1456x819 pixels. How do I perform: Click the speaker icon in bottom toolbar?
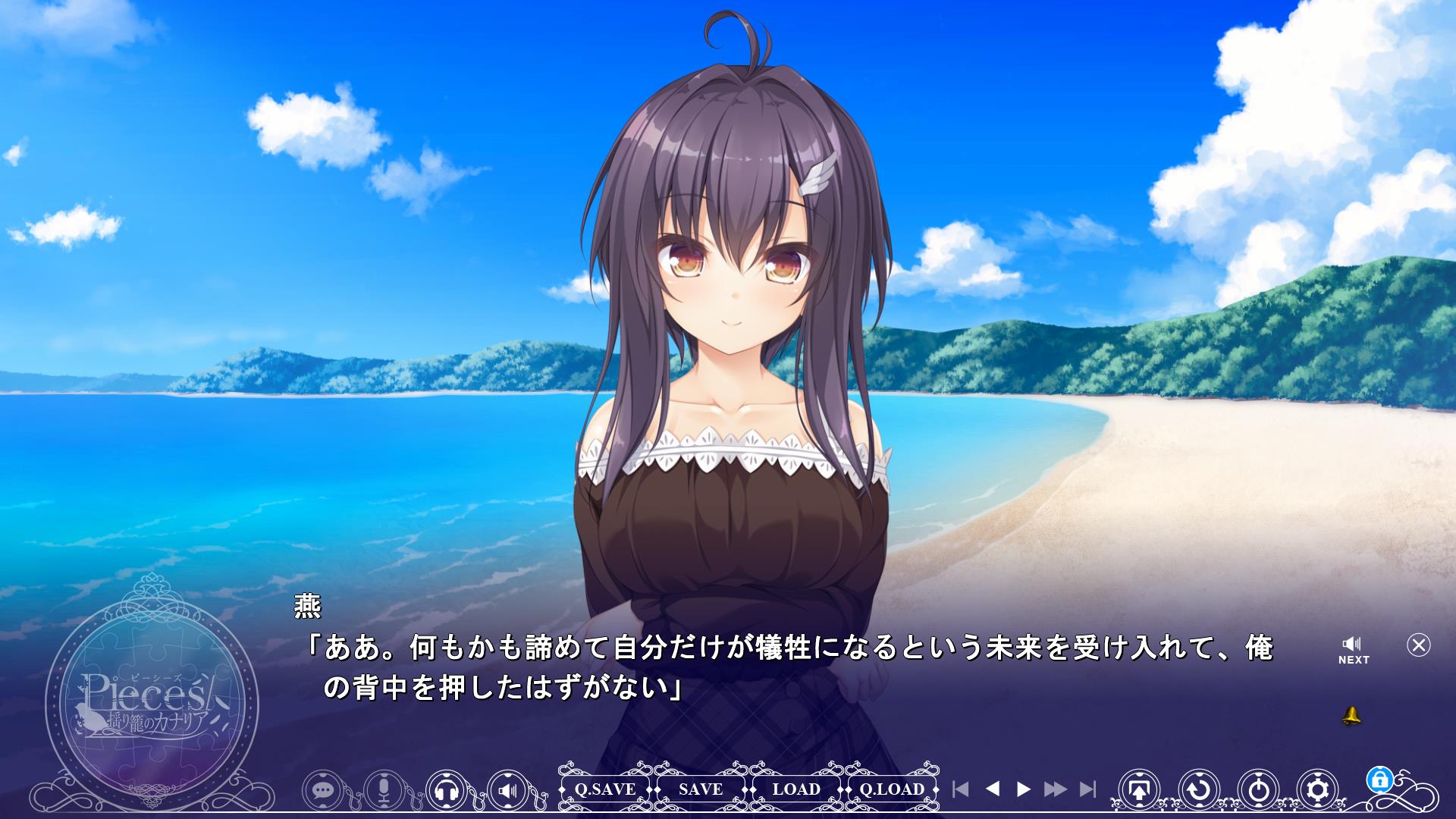tap(508, 791)
